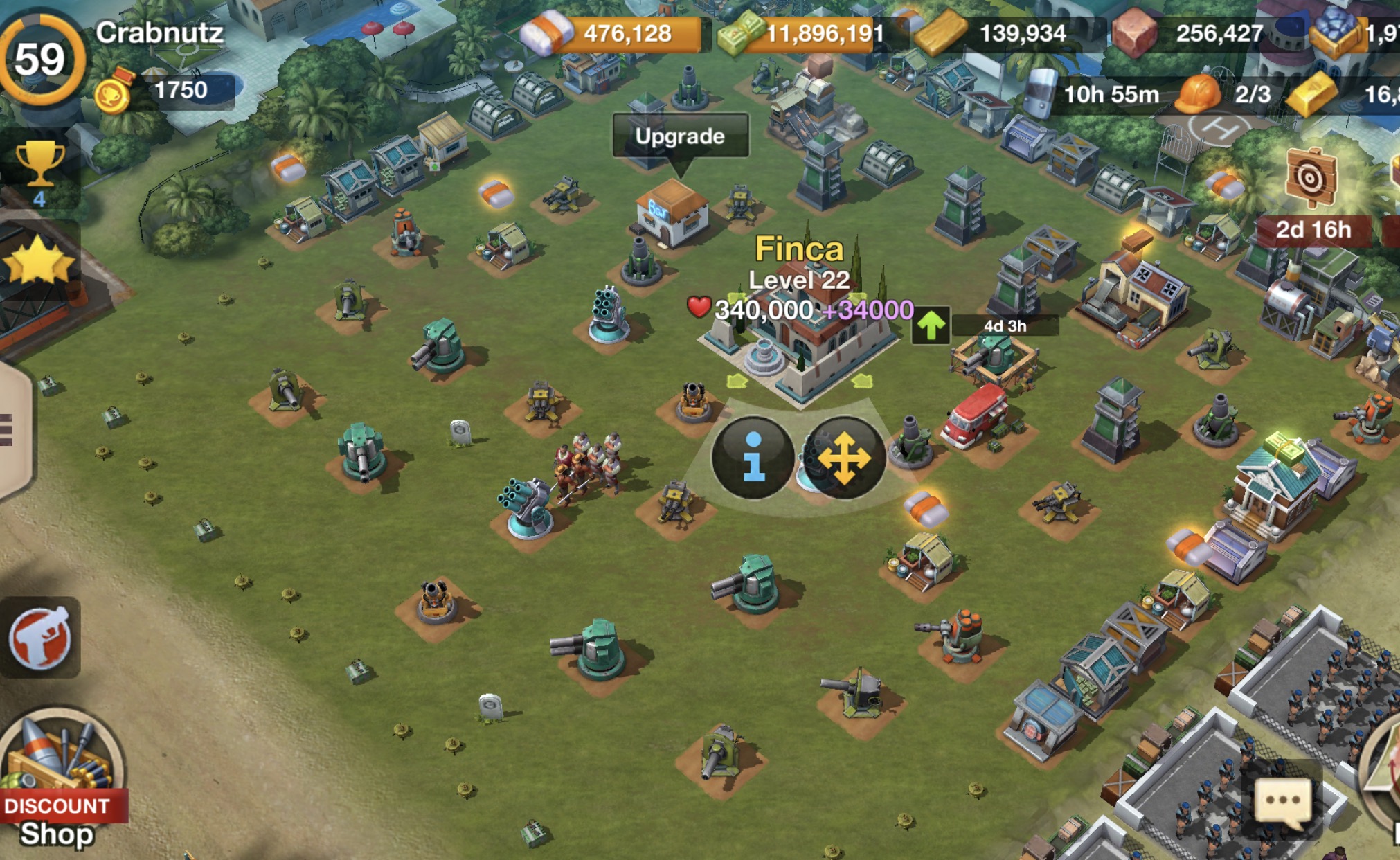Screen dimensions: 1400x860
Task: Expand the side menu tab handle
Action: coord(10,429)
